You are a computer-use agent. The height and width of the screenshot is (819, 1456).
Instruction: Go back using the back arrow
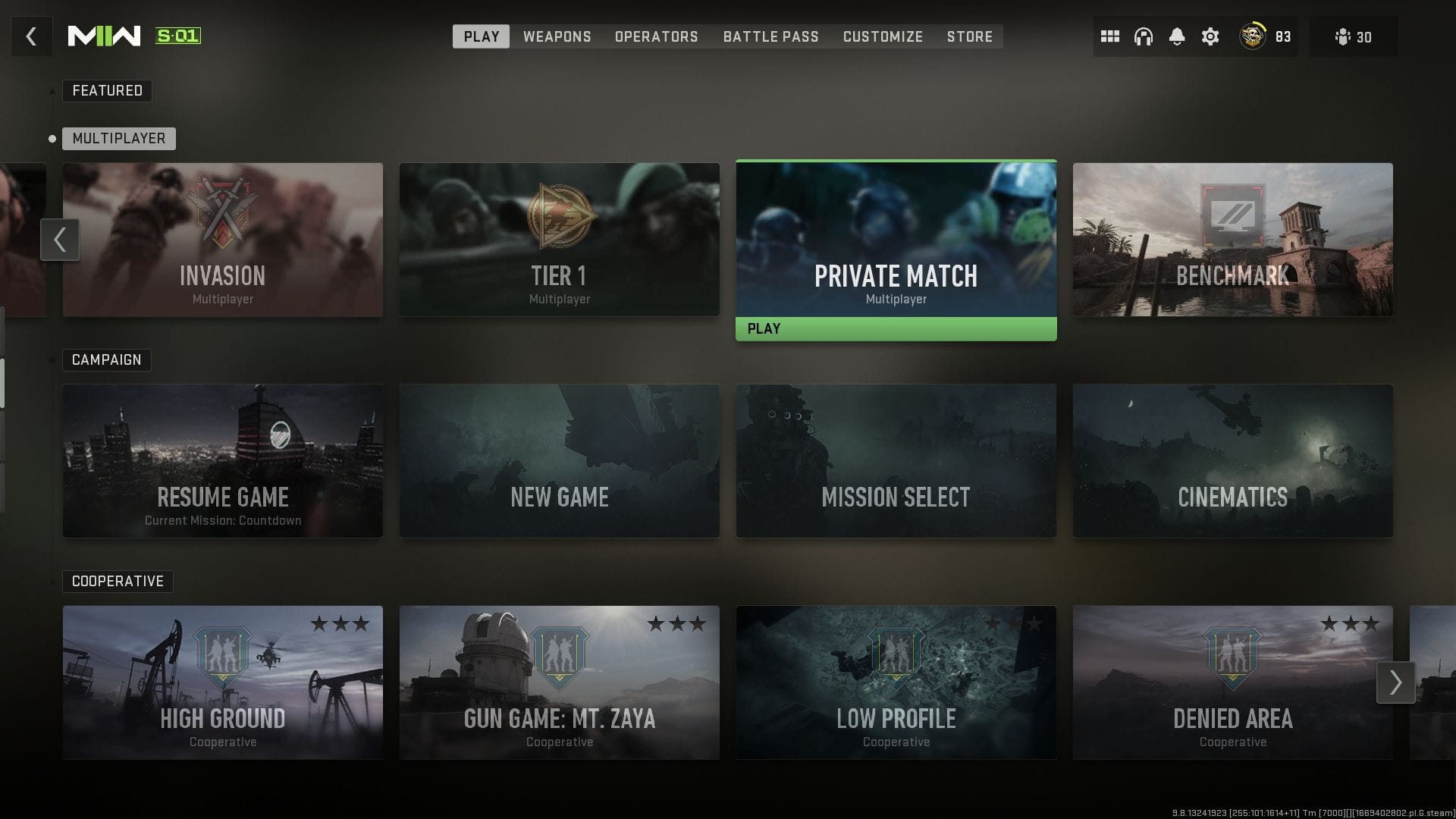pyautogui.click(x=31, y=36)
